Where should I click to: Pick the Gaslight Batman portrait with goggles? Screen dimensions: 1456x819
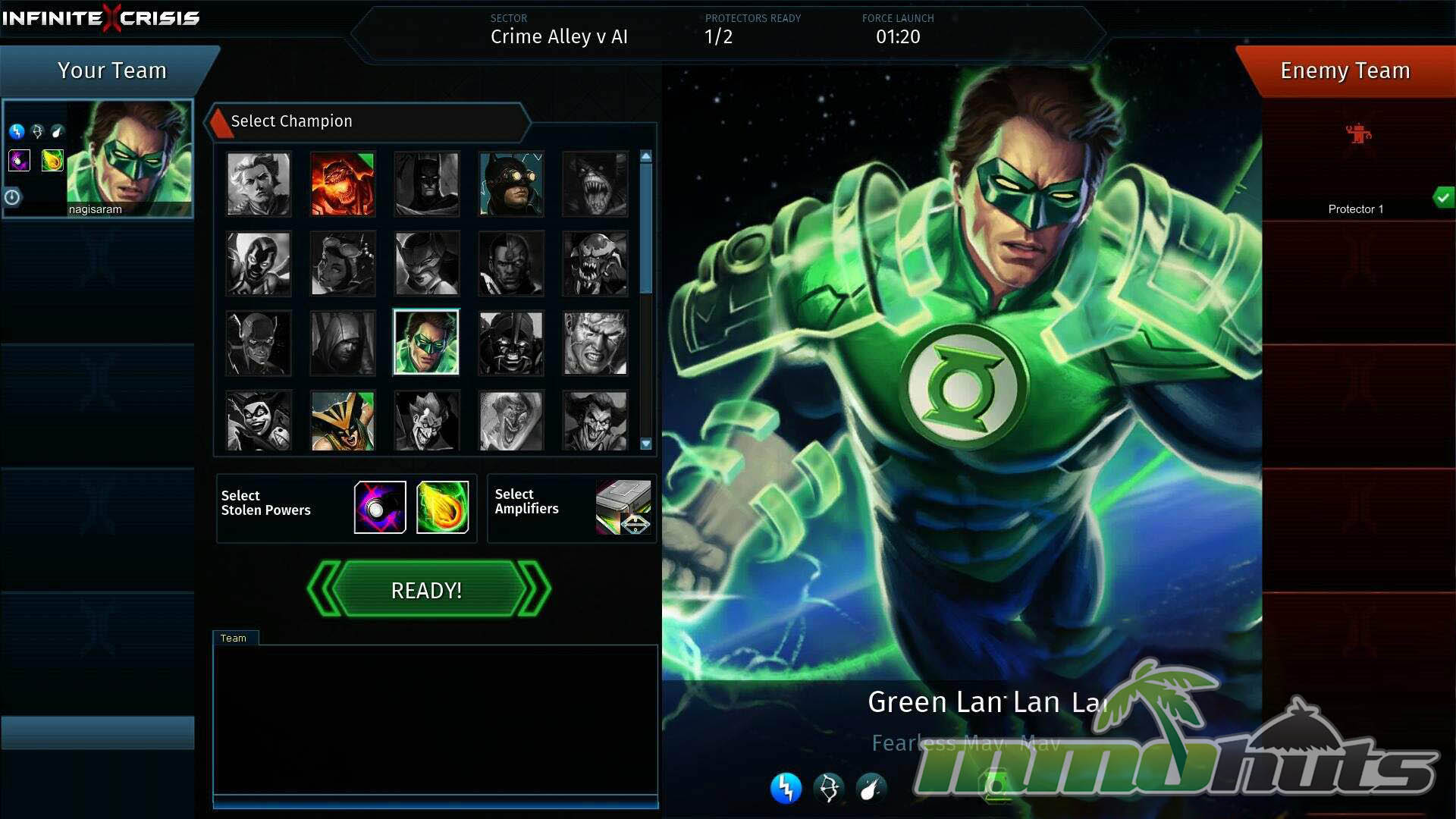pyautogui.click(x=511, y=184)
